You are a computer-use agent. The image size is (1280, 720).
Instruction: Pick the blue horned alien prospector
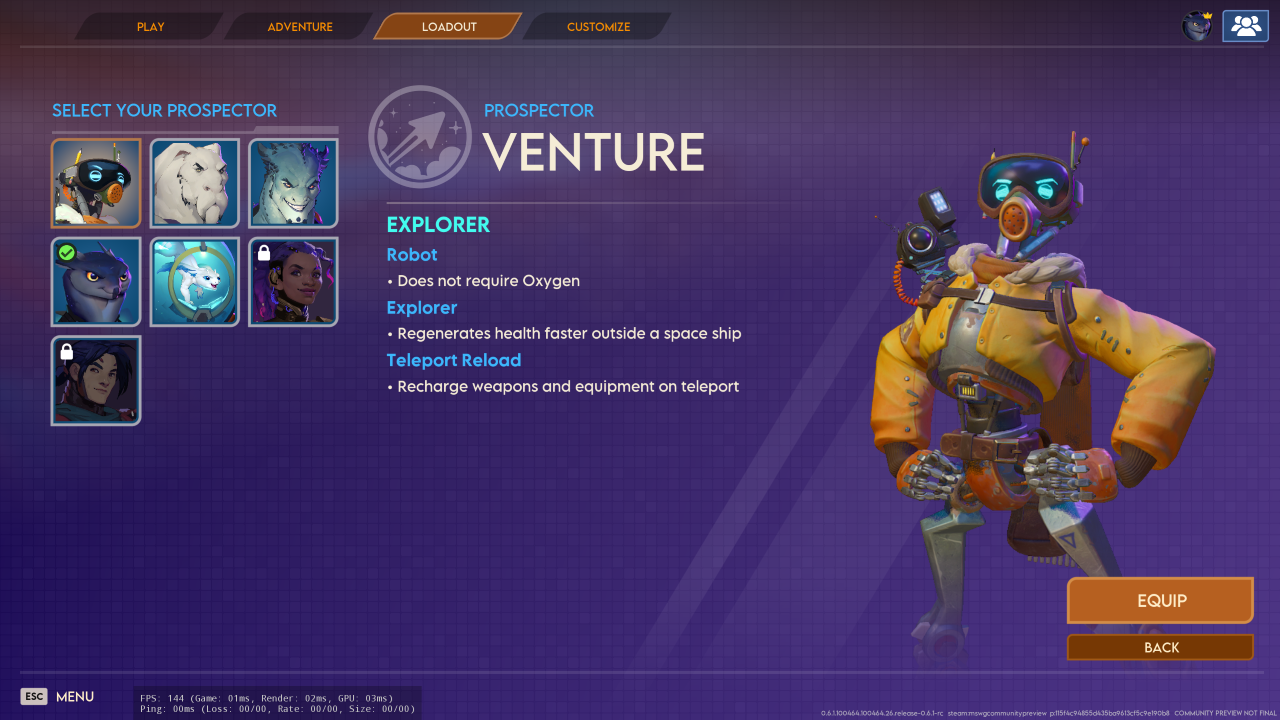point(293,184)
